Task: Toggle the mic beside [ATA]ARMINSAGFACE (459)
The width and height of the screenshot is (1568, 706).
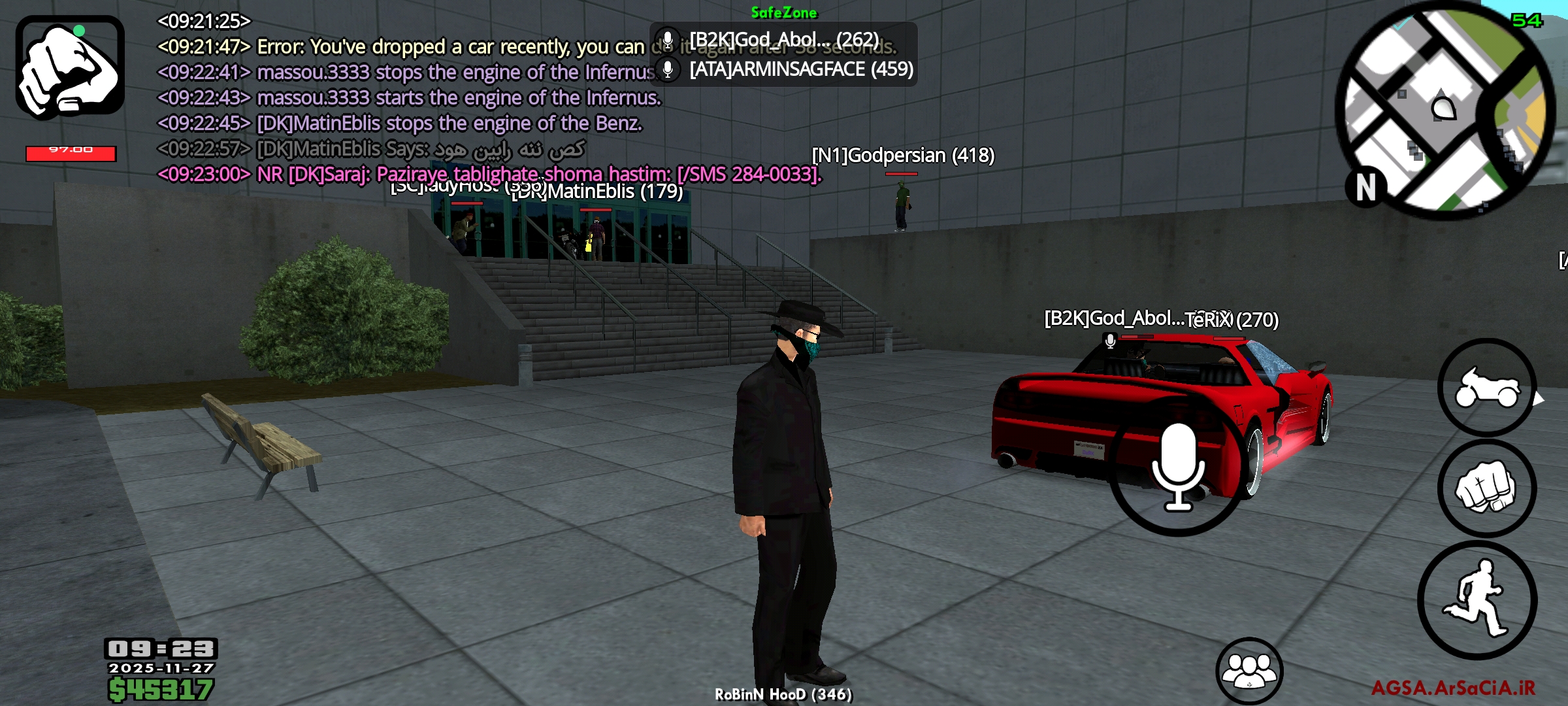Action: (668, 70)
